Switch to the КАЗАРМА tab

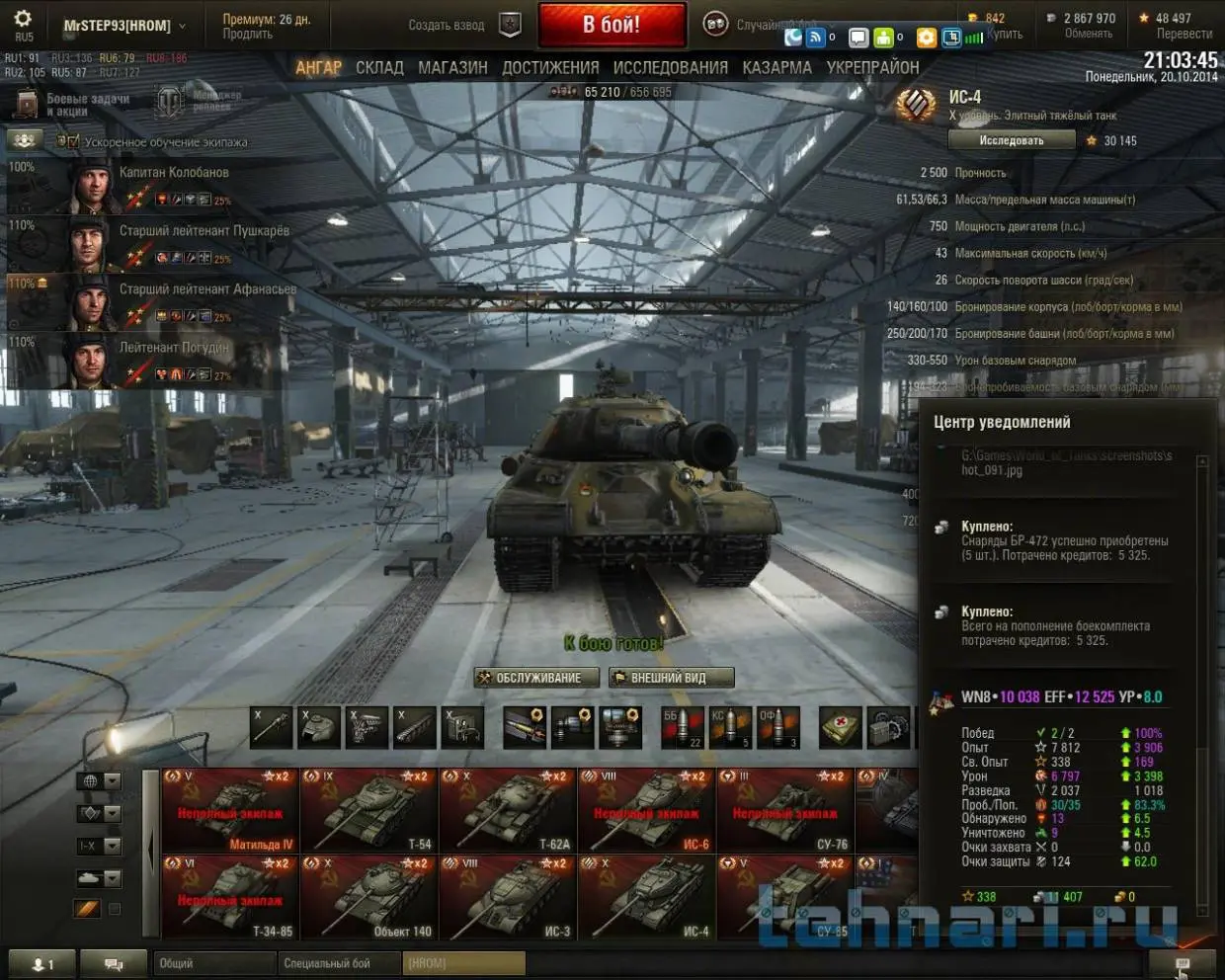pos(776,68)
